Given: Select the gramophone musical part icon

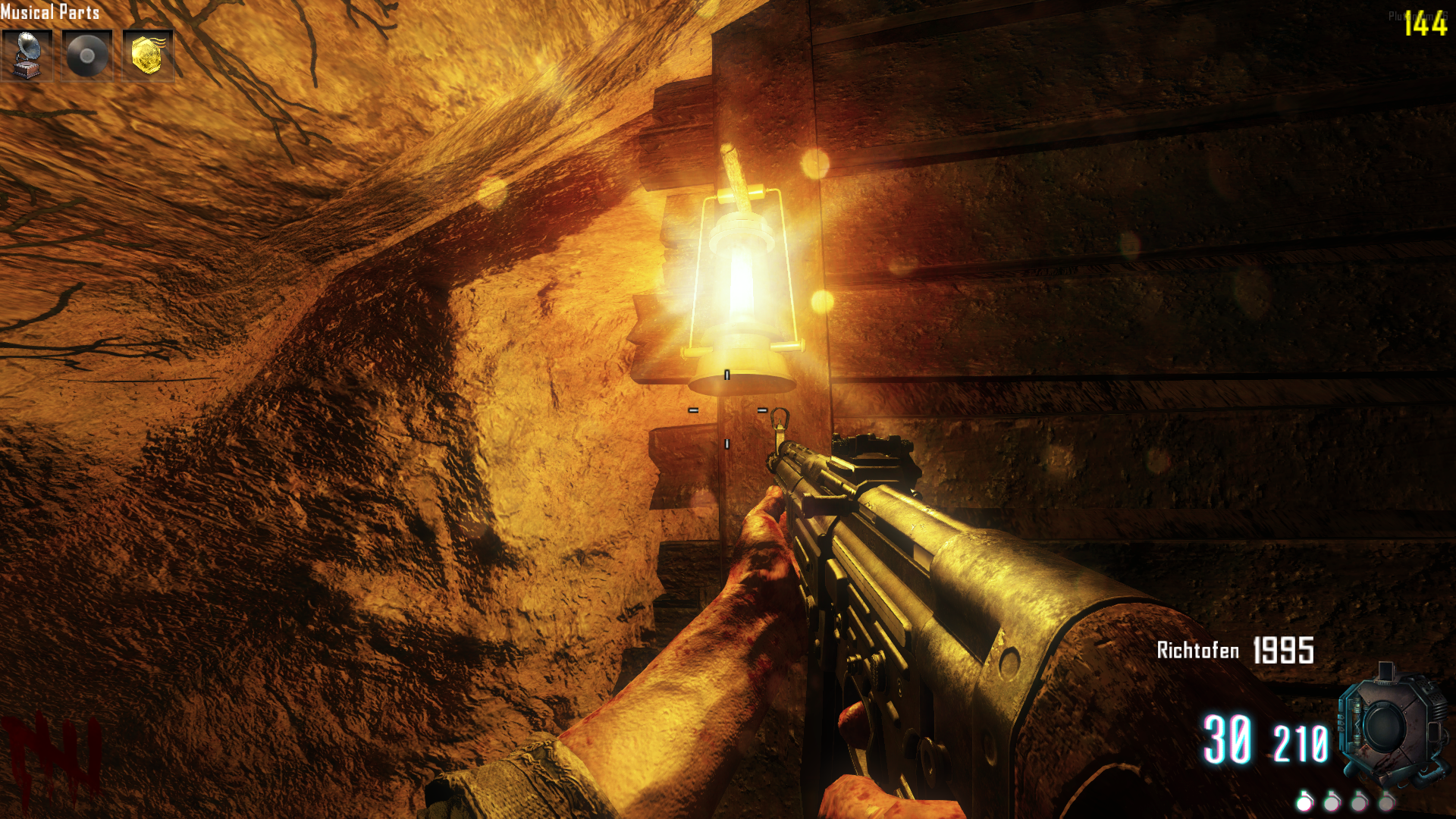Looking at the screenshot, I should [27, 55].
